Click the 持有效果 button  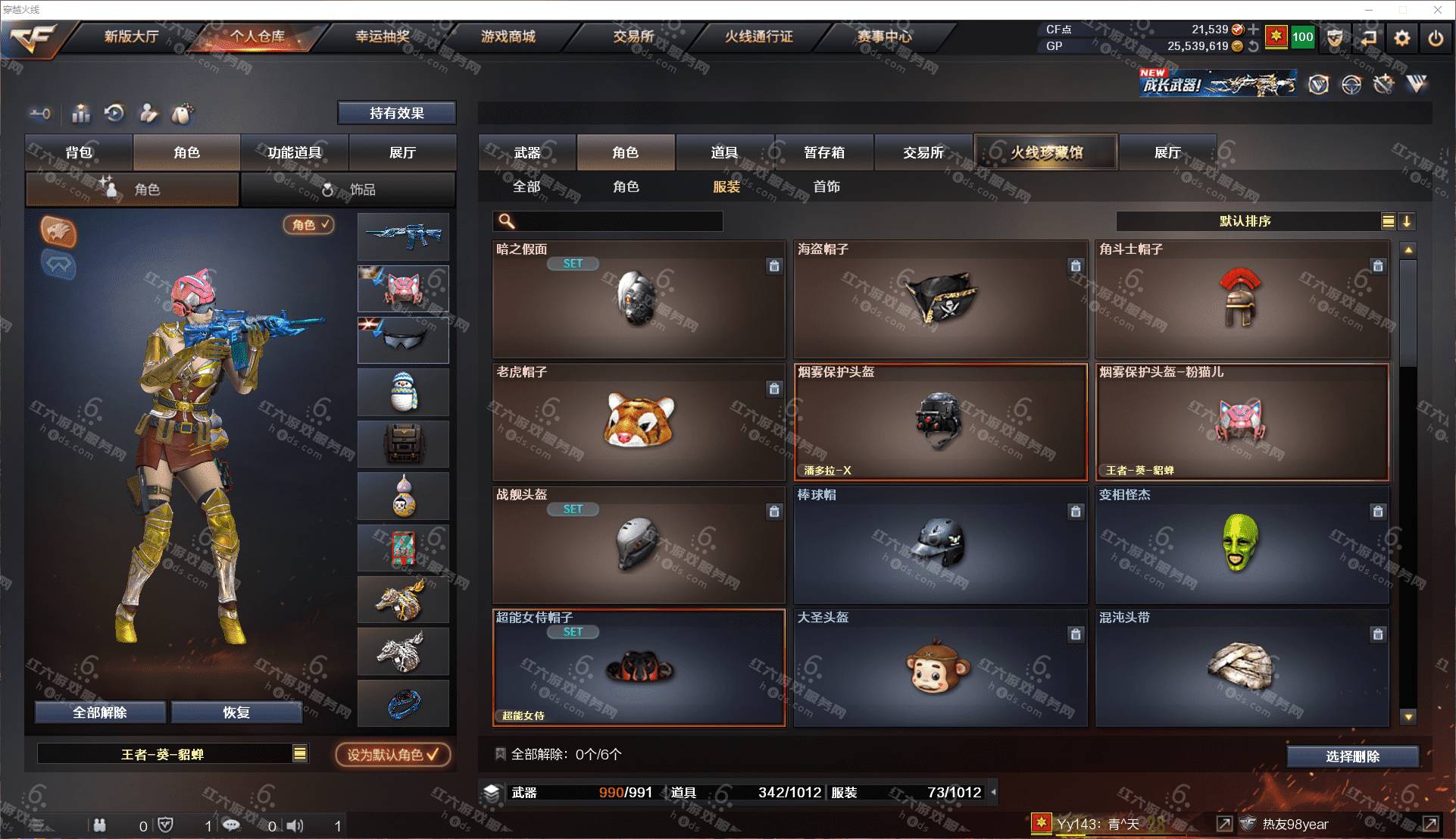point(396,113)
